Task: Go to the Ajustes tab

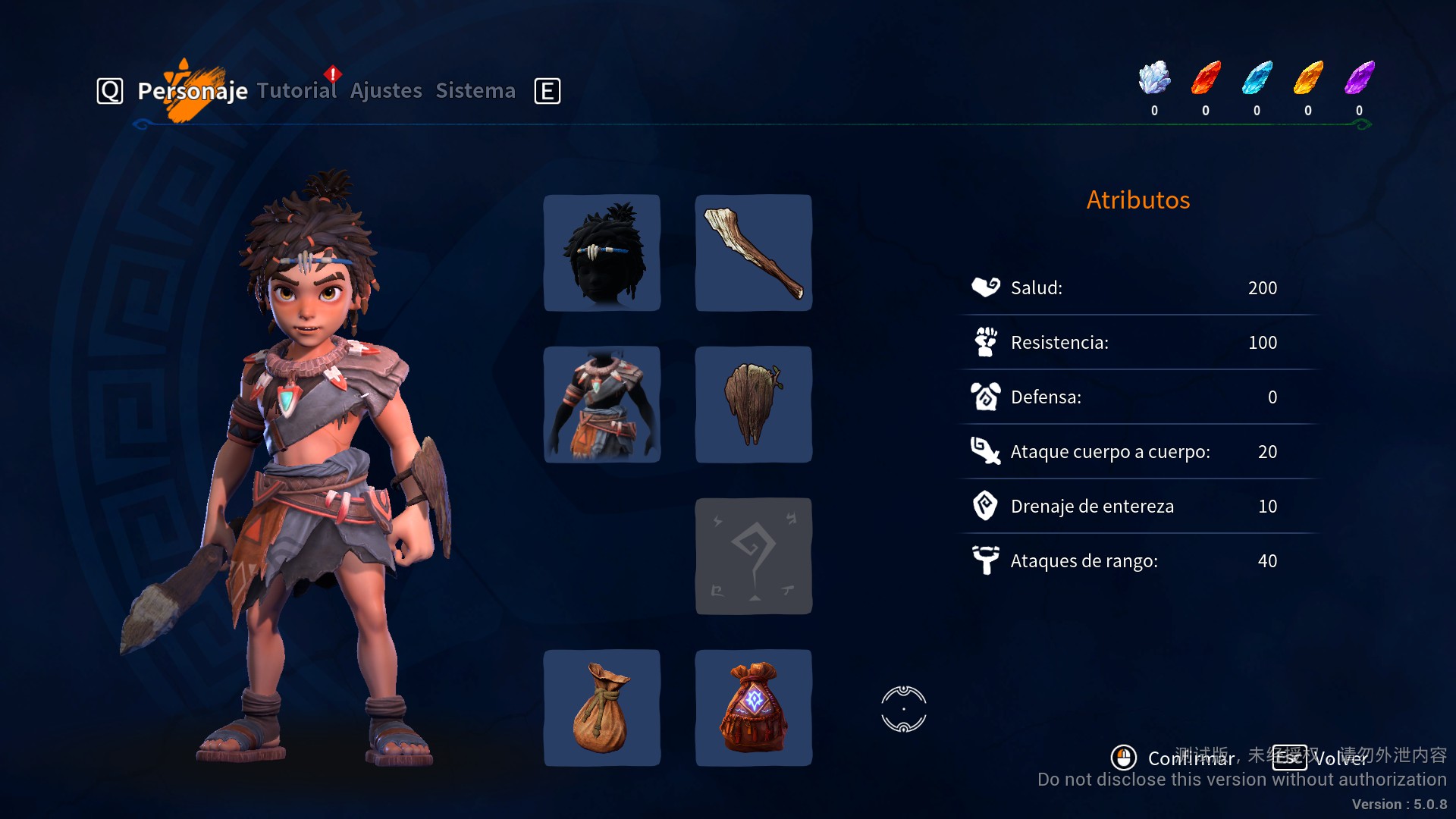Action: pos(386,91)
